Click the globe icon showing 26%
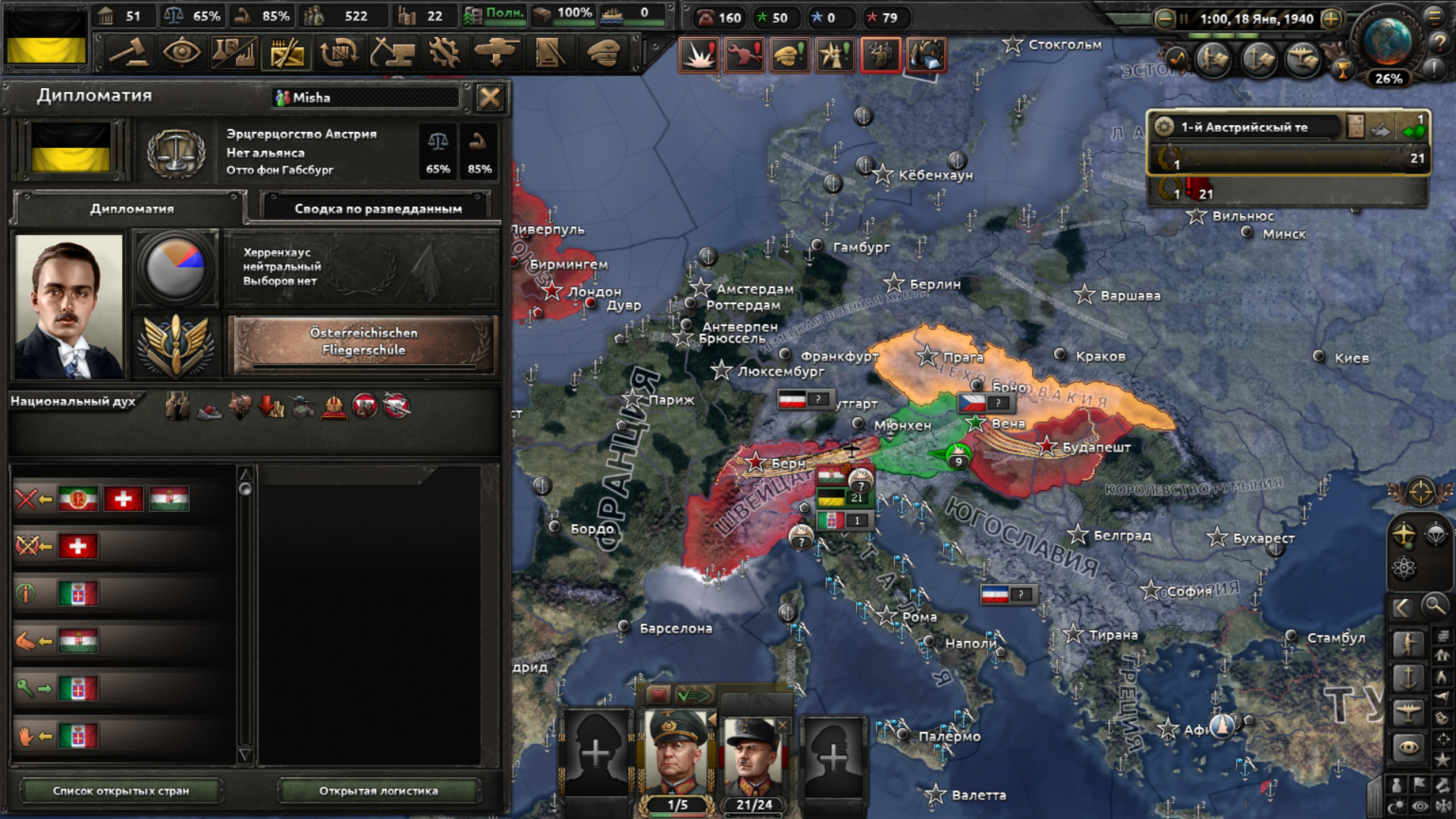The image size is (1456, 819). click(x=1388, y=44)
